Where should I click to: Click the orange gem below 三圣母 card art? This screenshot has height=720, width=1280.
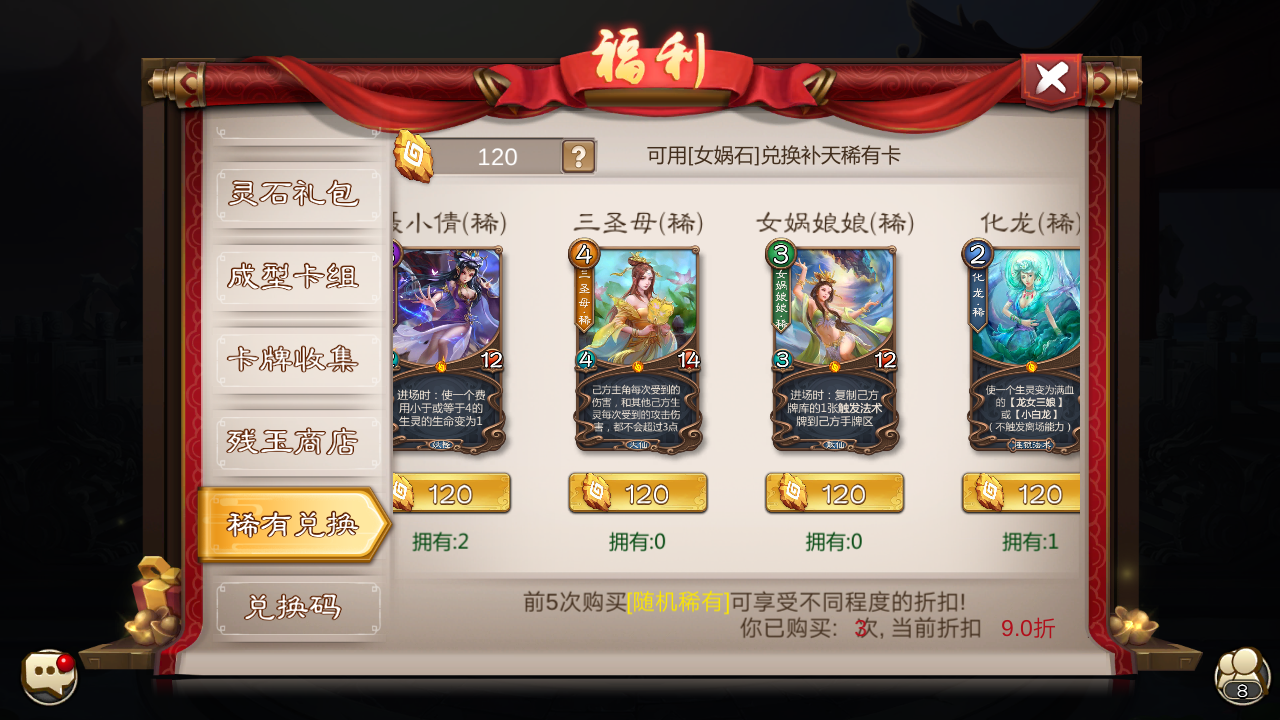coord(638,367)
